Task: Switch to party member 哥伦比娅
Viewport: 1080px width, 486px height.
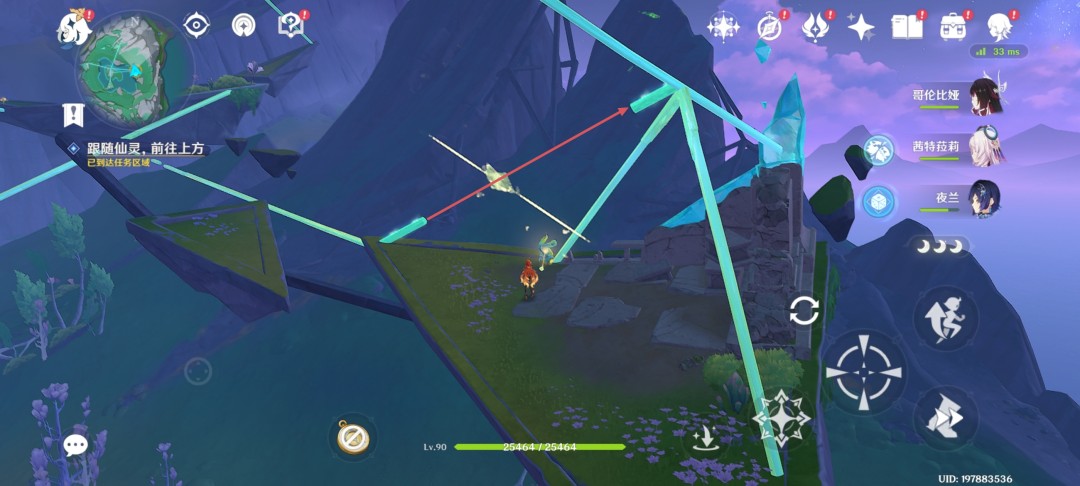Action: [985, 97]
